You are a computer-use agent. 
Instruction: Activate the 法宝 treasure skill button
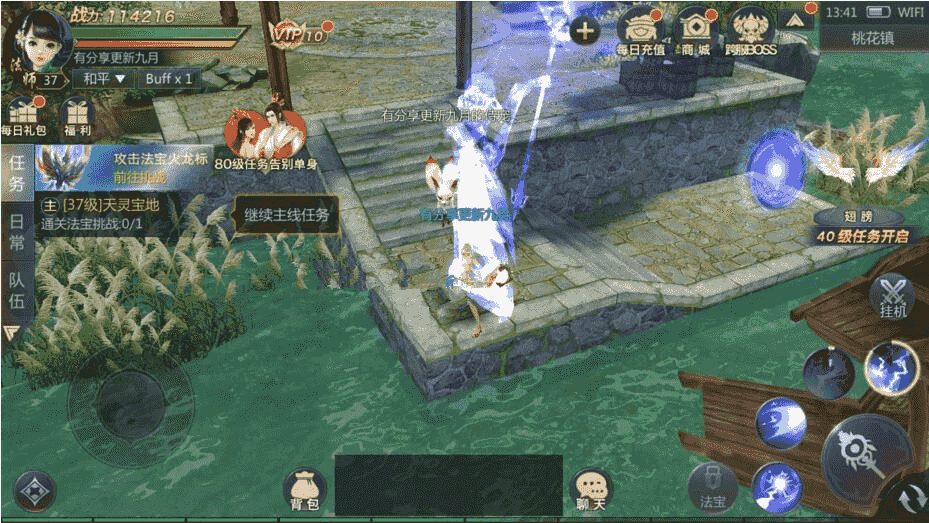coord(712,487)
